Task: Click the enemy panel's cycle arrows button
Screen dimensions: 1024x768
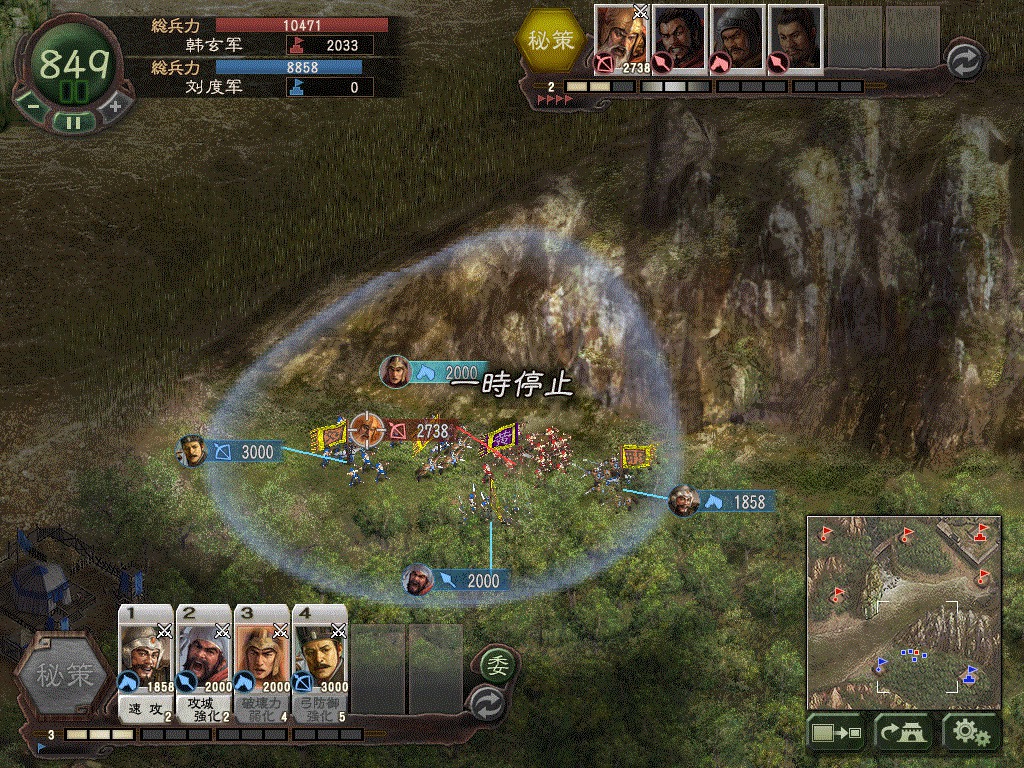Action: pyautogui.click(x=962, y=57)
